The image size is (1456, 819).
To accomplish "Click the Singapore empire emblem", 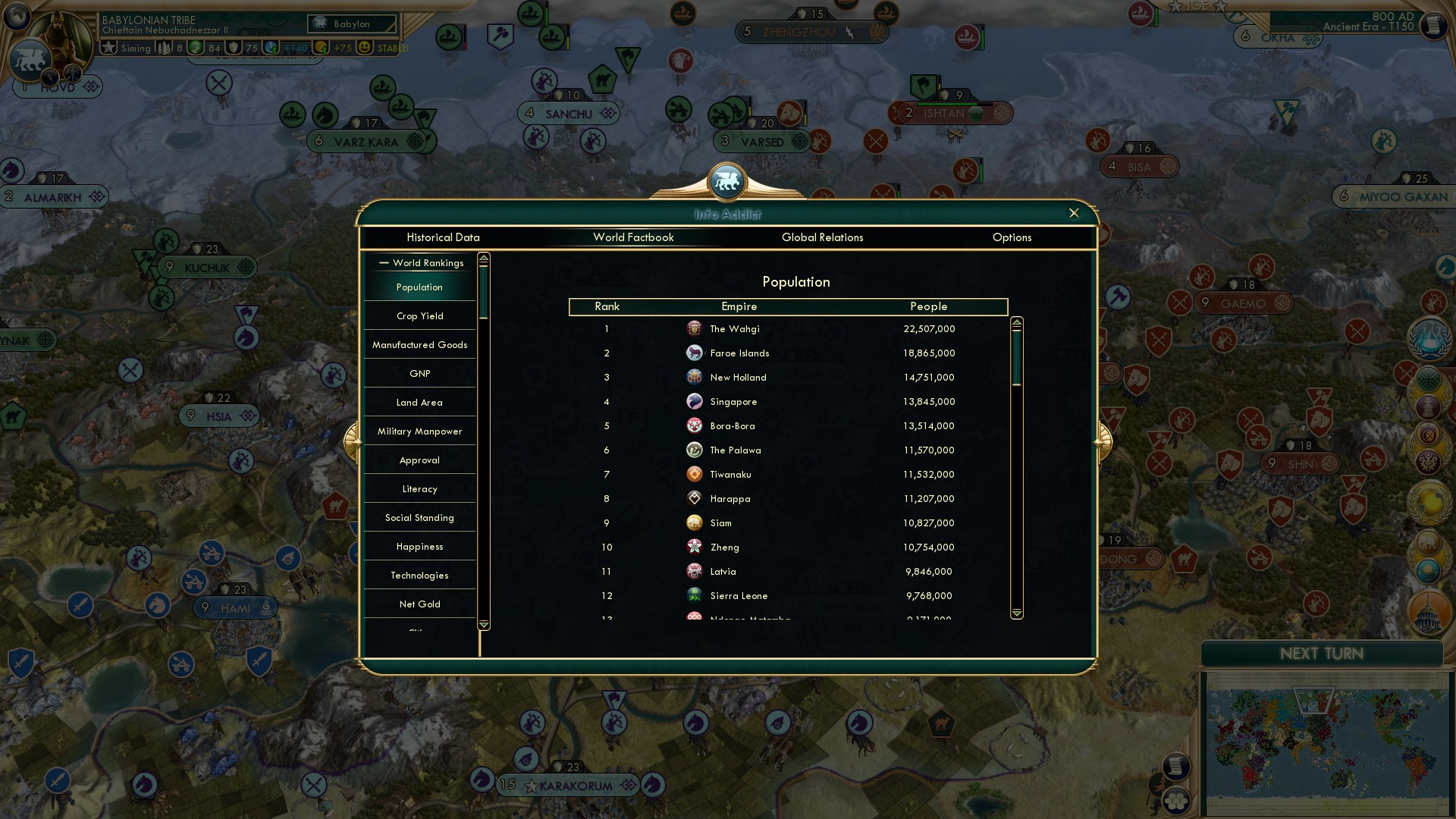I will [695, 401].
